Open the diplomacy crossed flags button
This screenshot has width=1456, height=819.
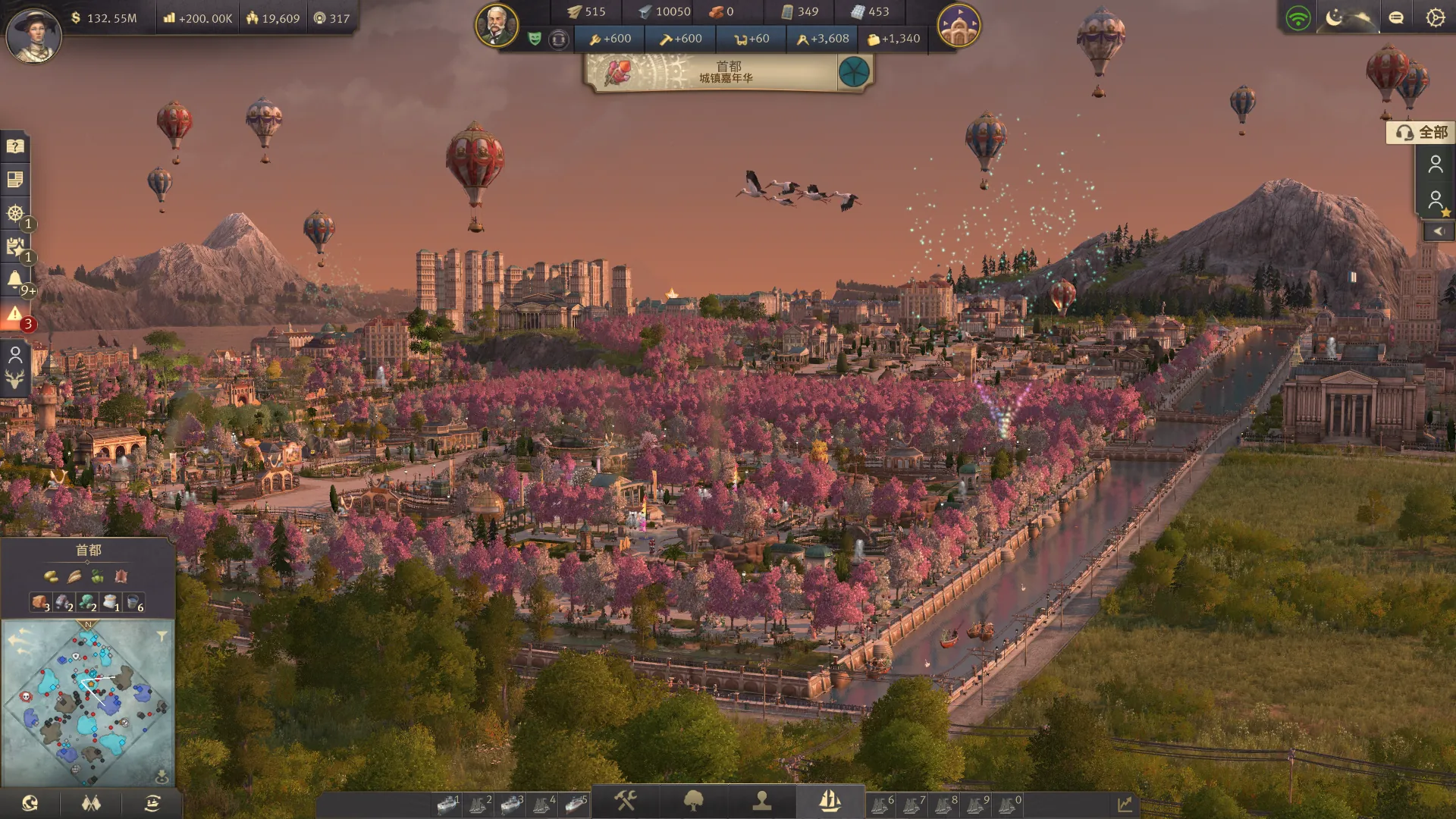(91, 804)
